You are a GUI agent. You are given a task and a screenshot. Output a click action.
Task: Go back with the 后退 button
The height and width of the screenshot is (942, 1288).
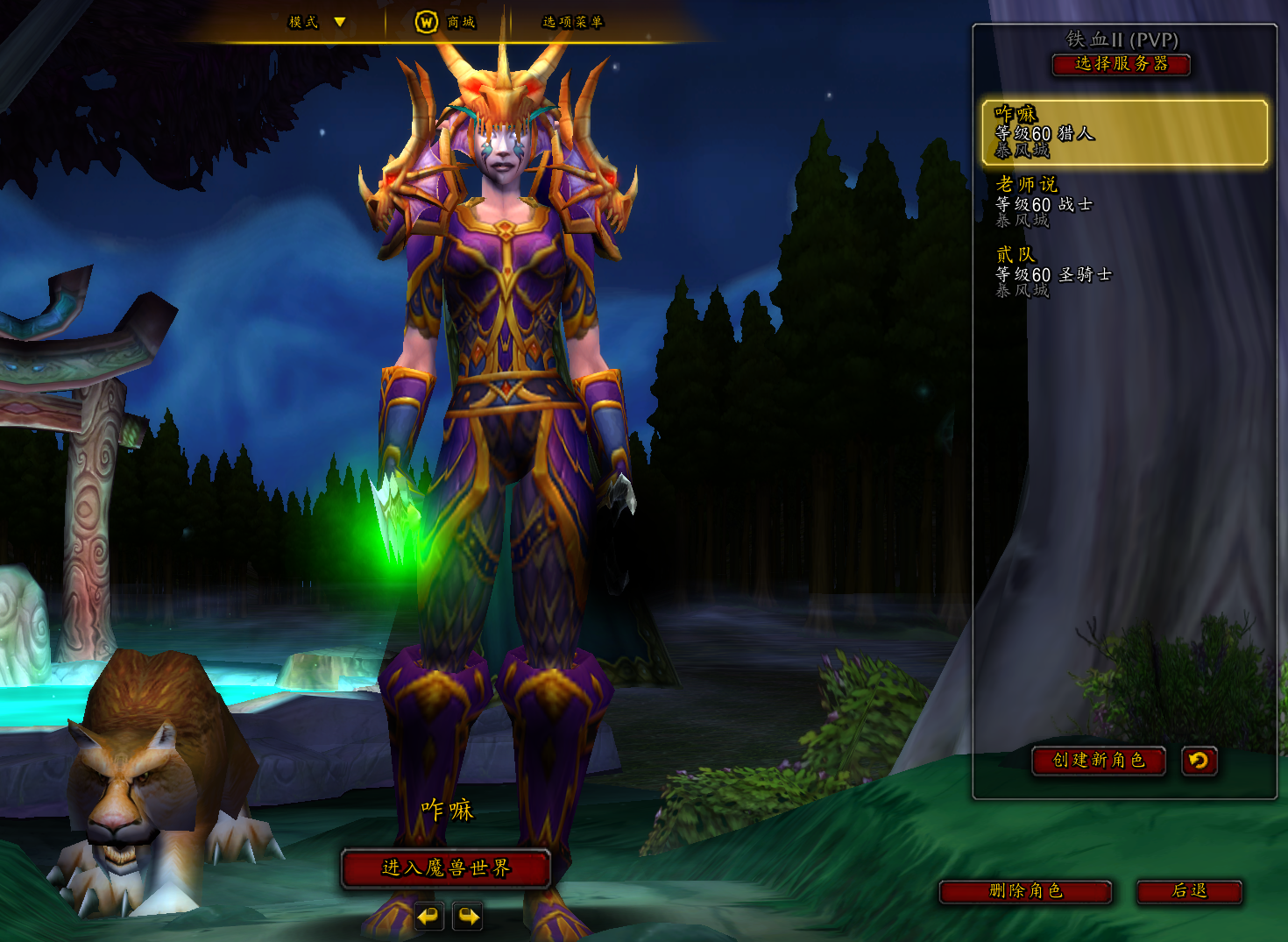coord(1189,891)
